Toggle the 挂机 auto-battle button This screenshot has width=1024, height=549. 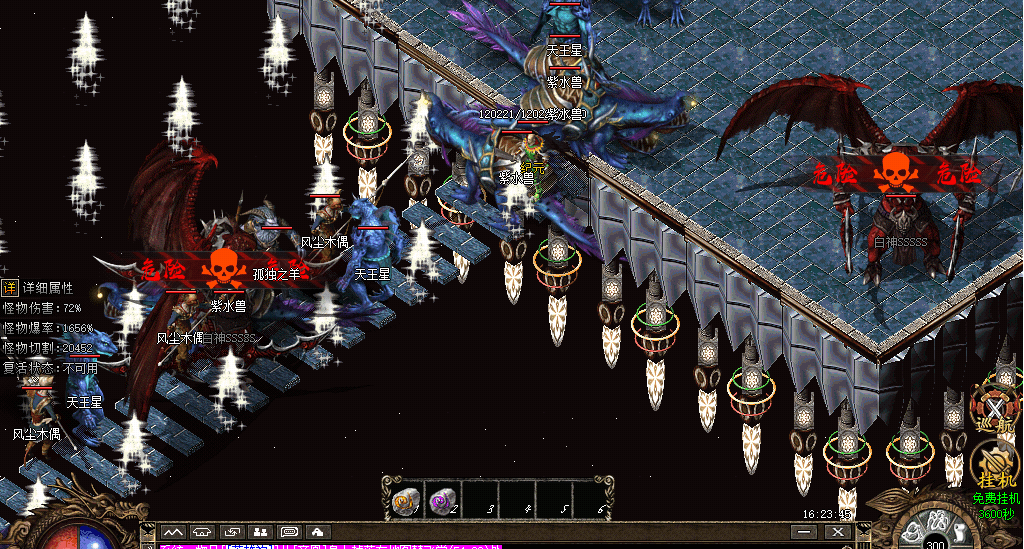coord(995,466)
